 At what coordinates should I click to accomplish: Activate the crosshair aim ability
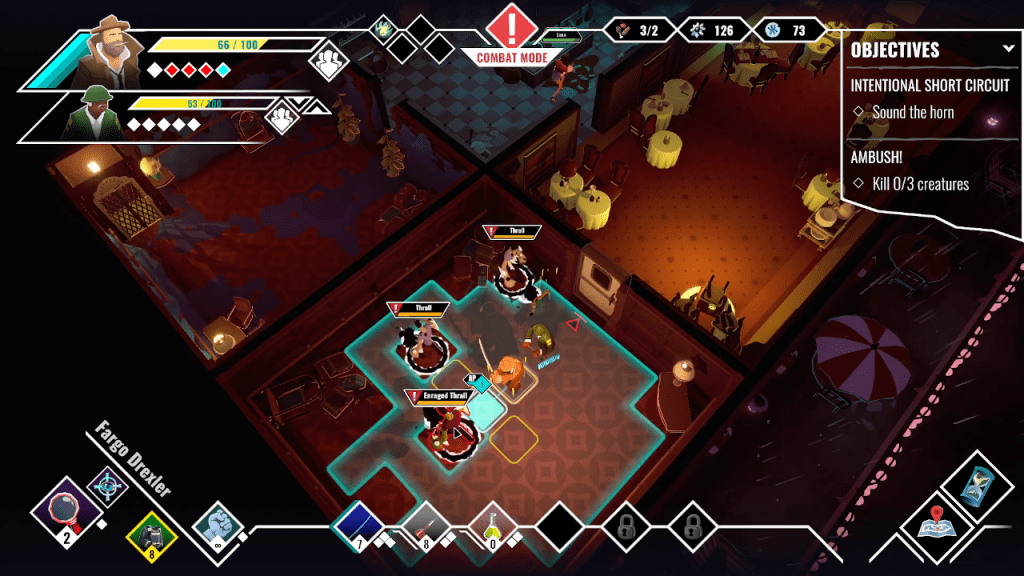click(106, 486)
